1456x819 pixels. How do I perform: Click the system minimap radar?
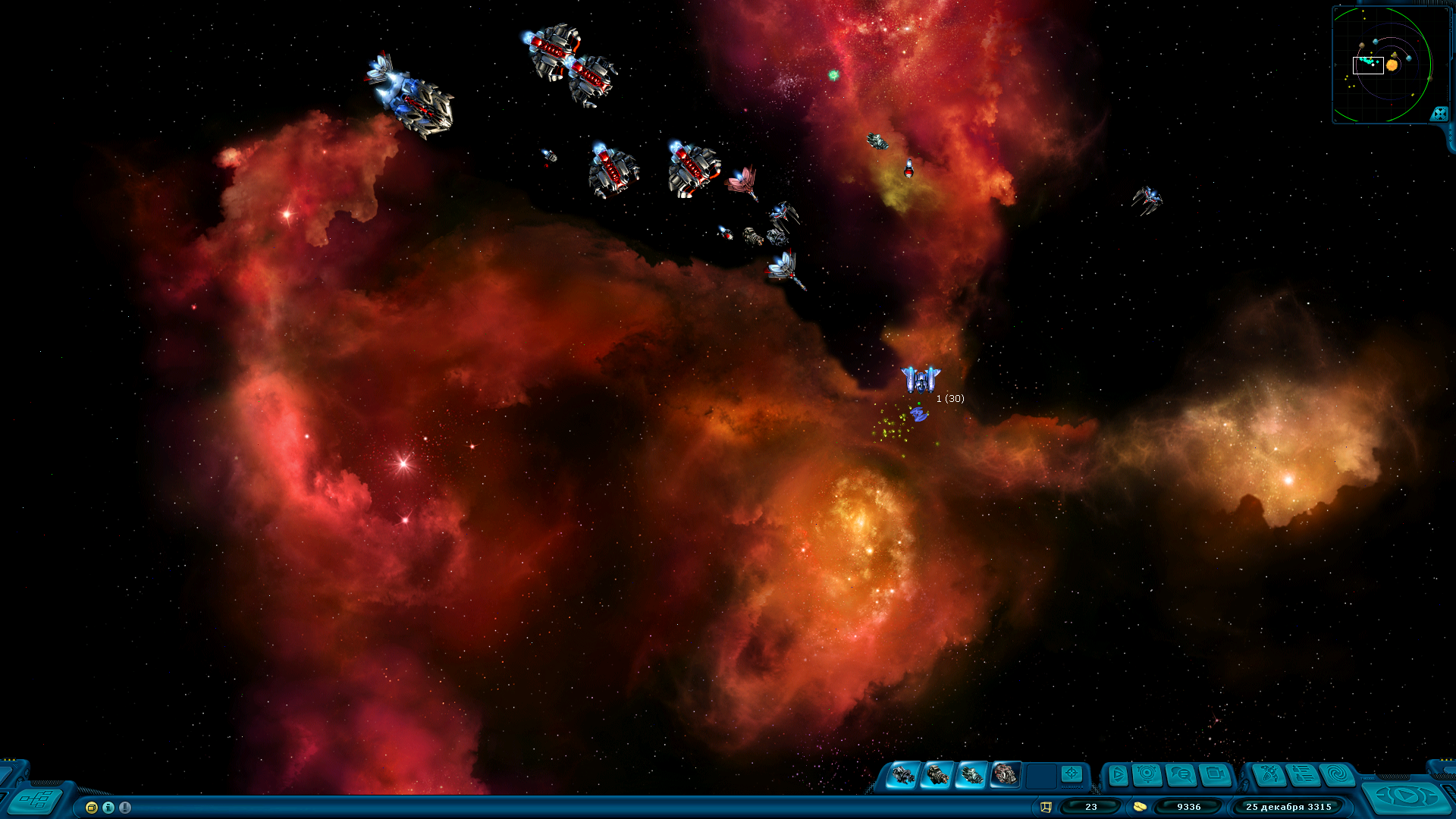pos(1382,64)
